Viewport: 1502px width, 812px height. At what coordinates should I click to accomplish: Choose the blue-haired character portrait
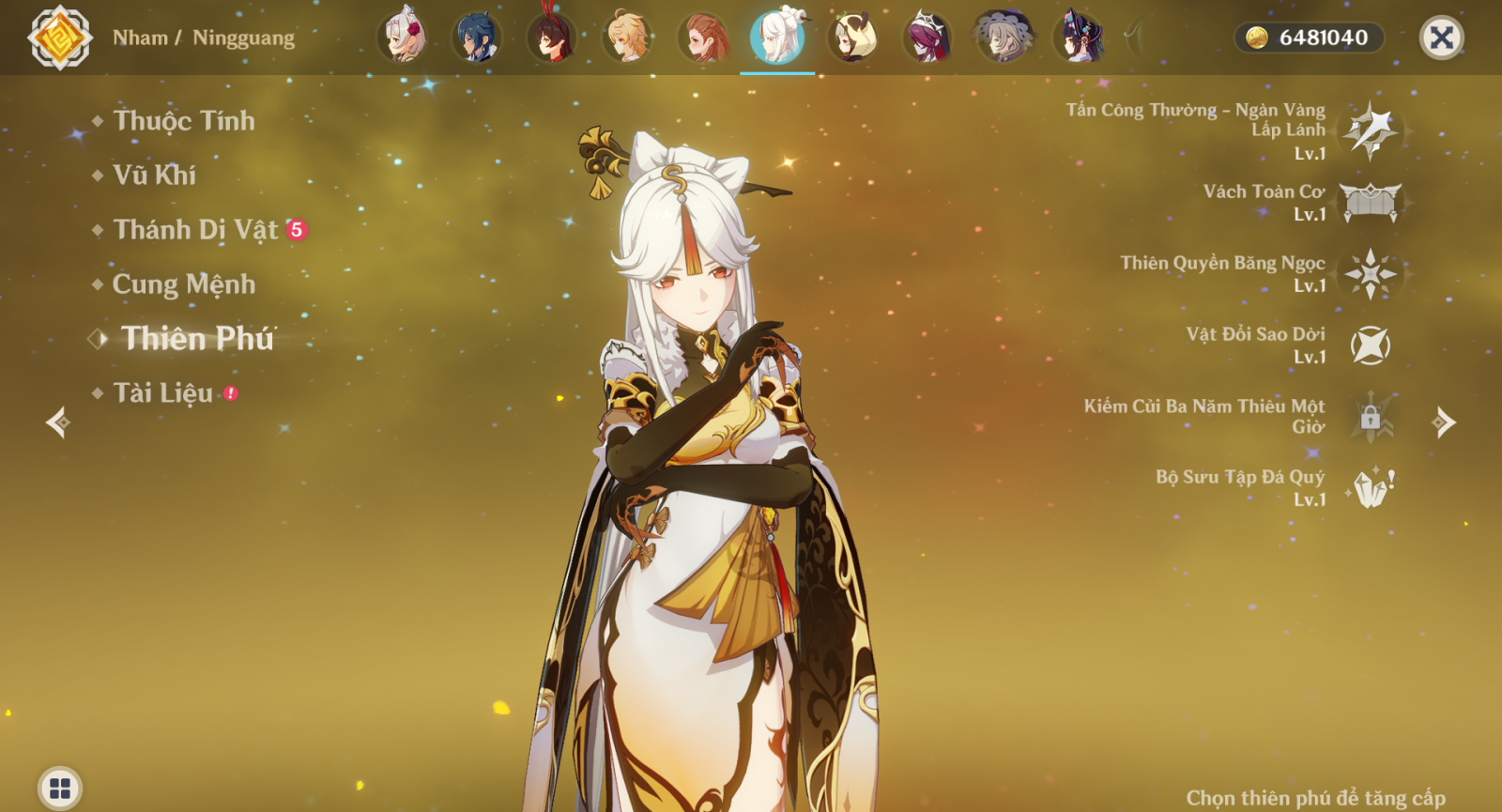click(x=477, y=38)
